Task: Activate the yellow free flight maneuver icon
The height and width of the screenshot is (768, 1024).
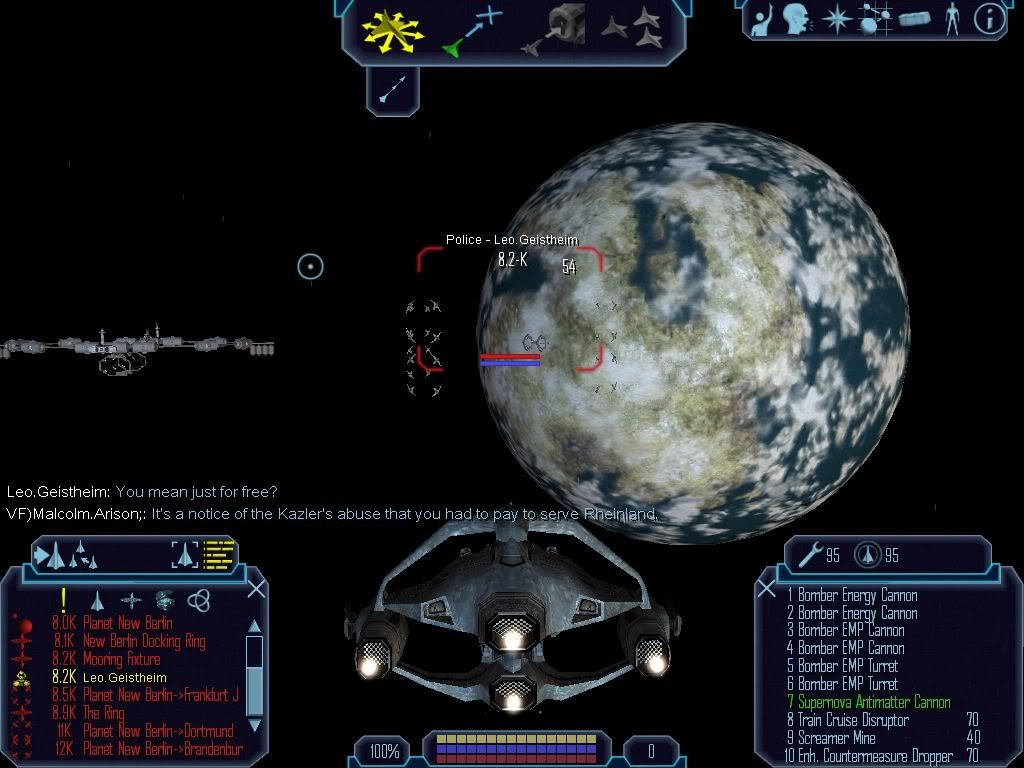Action: pos(393,29)
